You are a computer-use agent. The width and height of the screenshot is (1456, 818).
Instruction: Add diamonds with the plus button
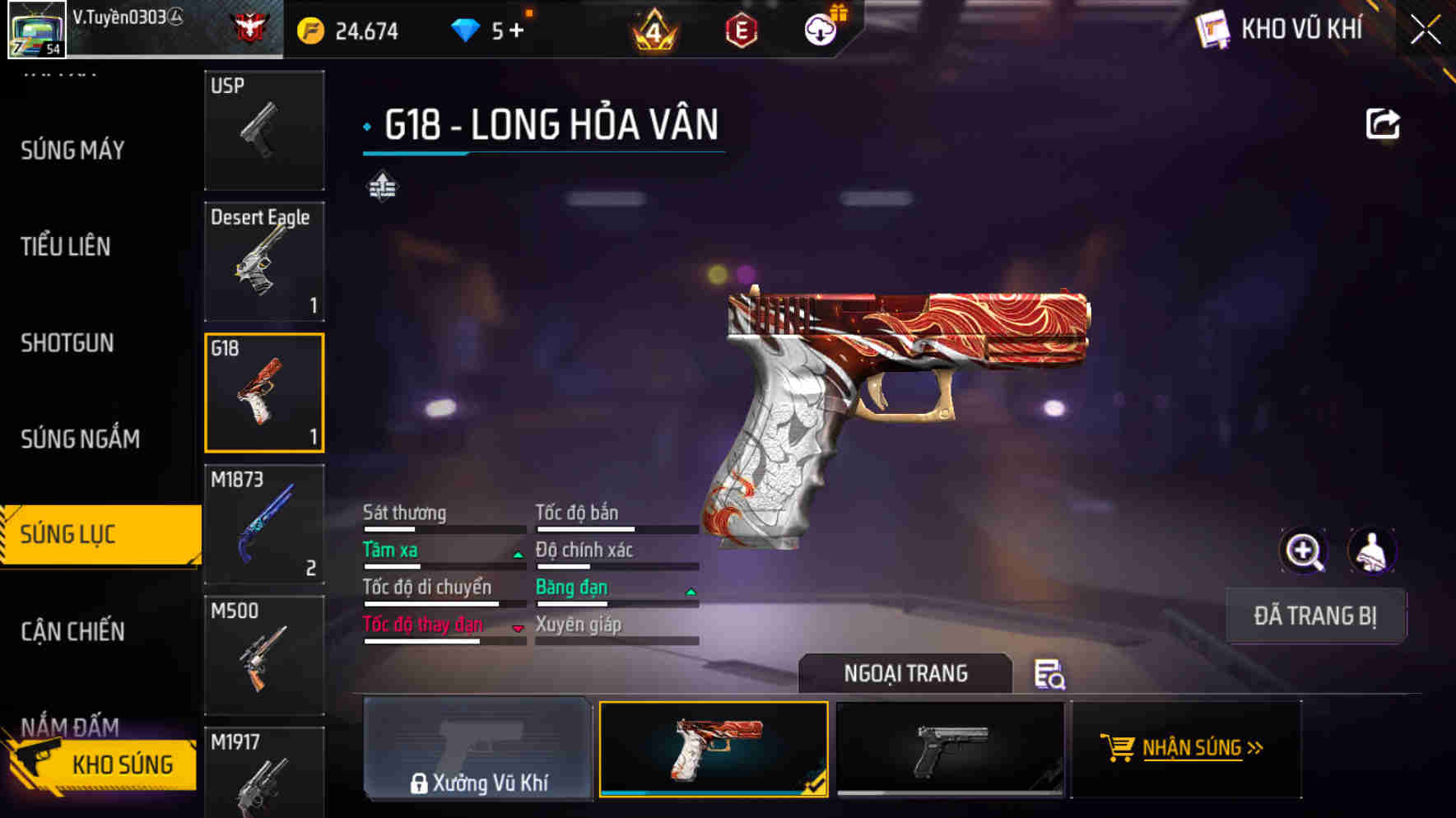pos(516,31)
